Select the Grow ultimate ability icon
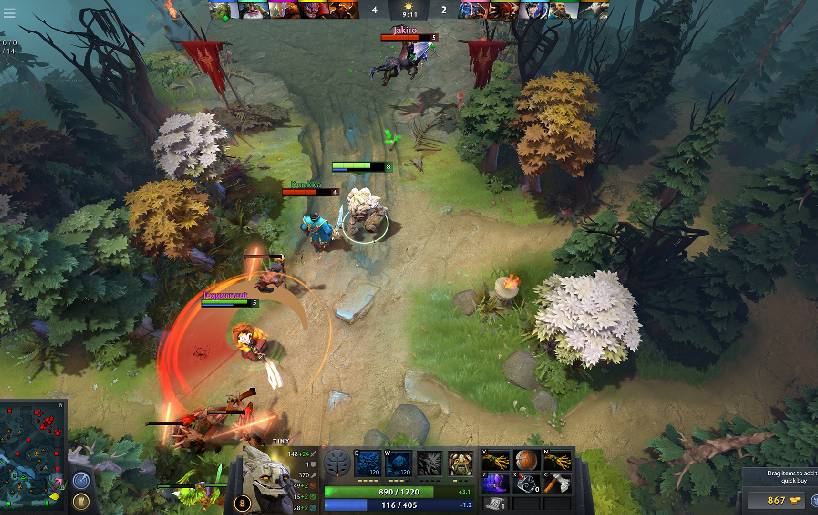The width and height of the screenshot is (818, 515). [460, 462]
